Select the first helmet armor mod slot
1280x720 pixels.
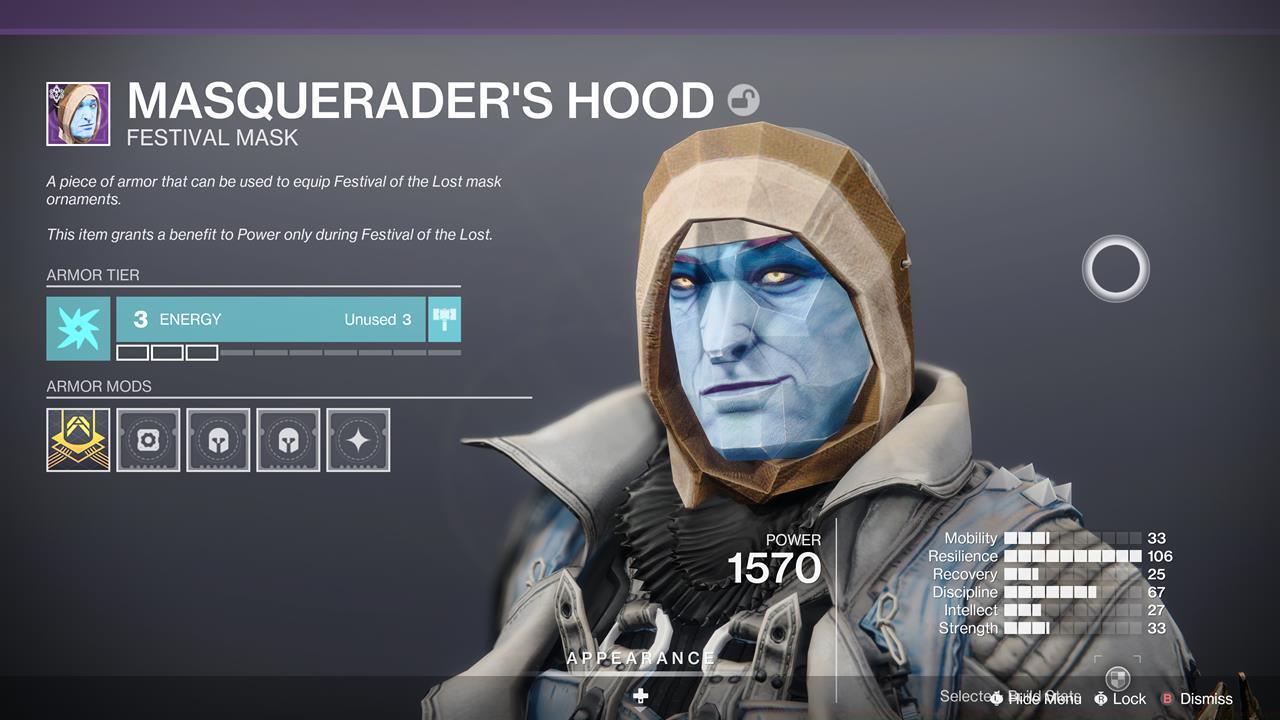pos(218,439)
